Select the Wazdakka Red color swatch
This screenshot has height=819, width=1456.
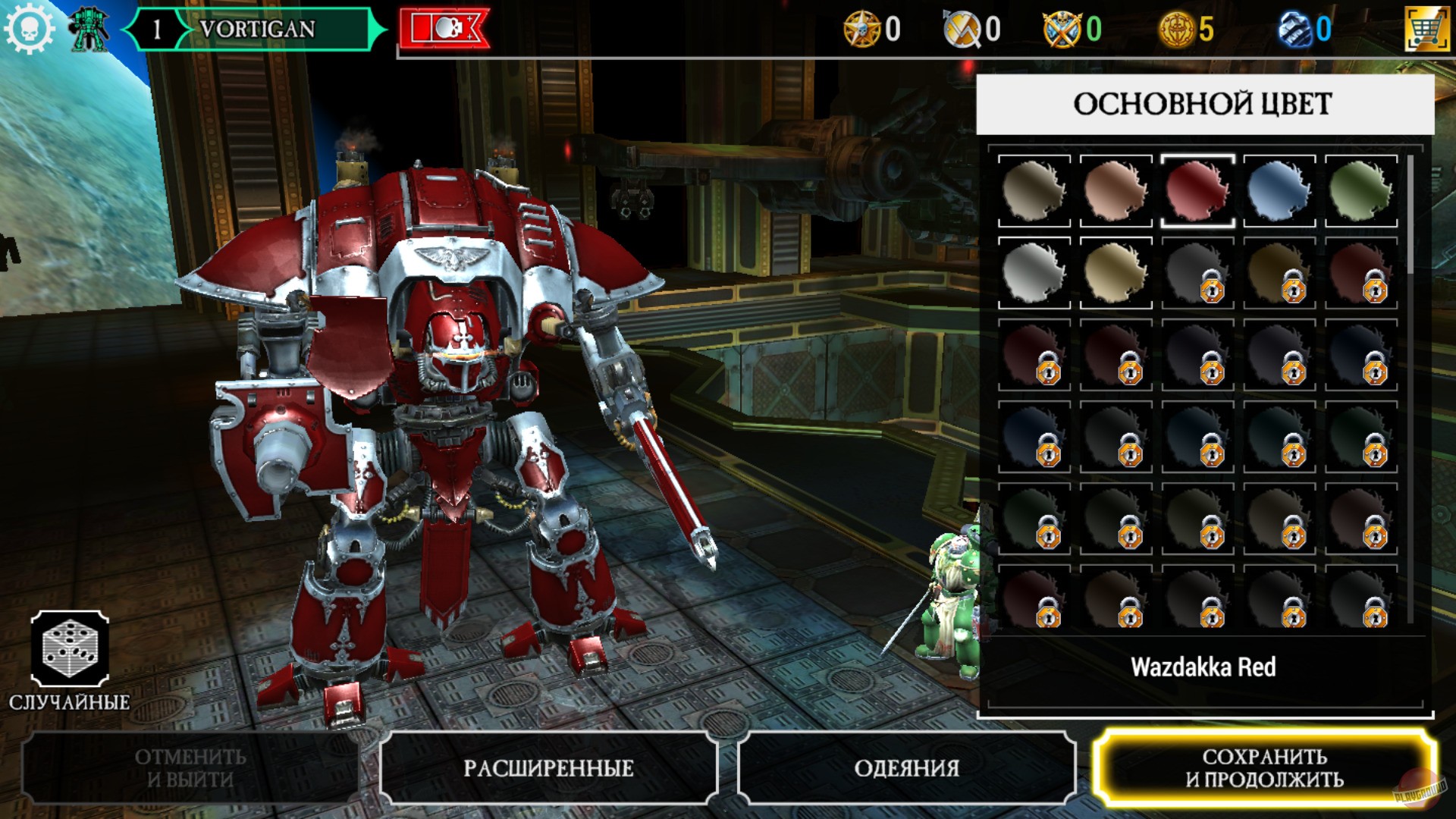point(1197,190)
